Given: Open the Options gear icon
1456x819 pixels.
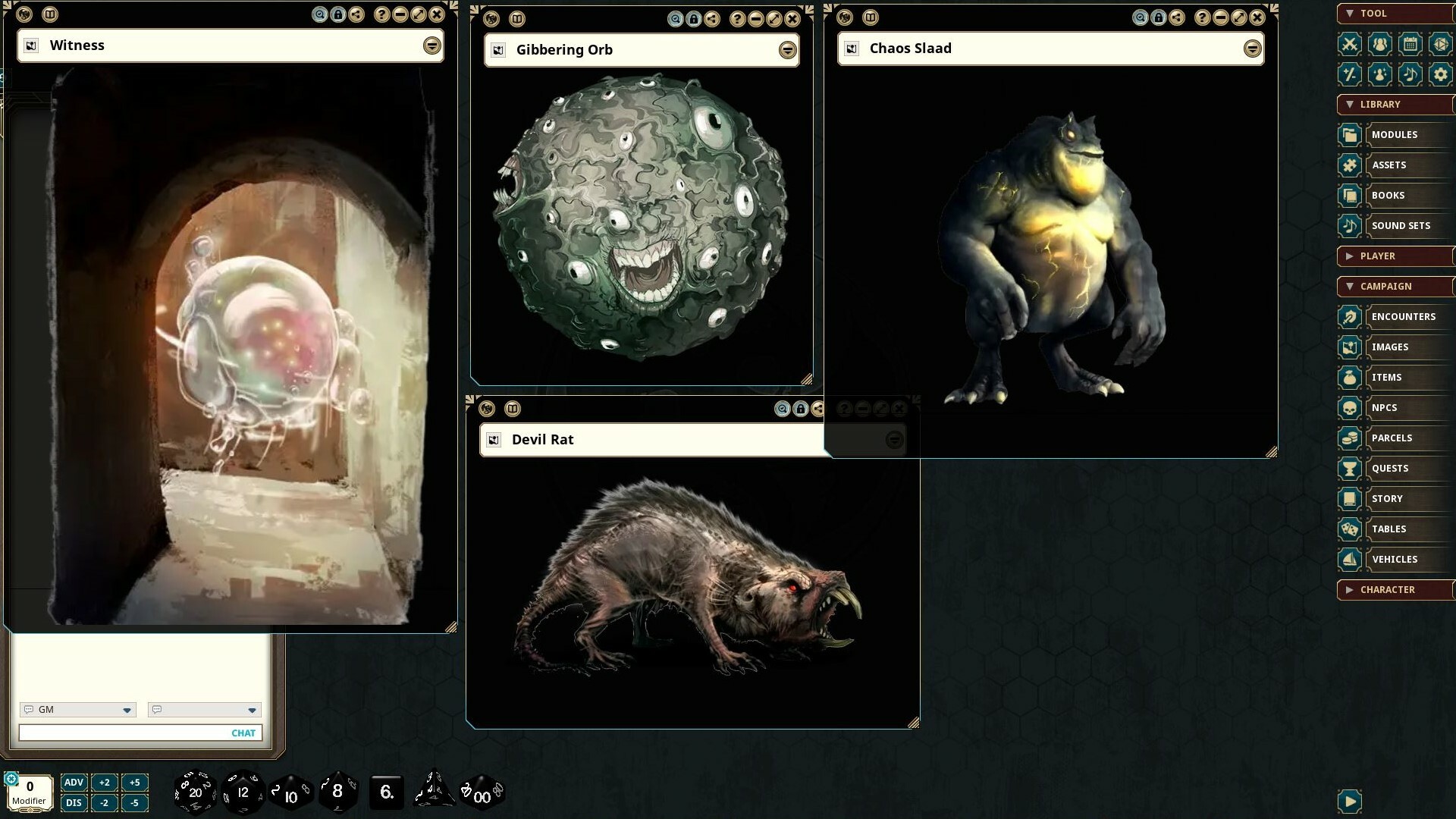Looking at the screenshot, I should coord(1439,74).
